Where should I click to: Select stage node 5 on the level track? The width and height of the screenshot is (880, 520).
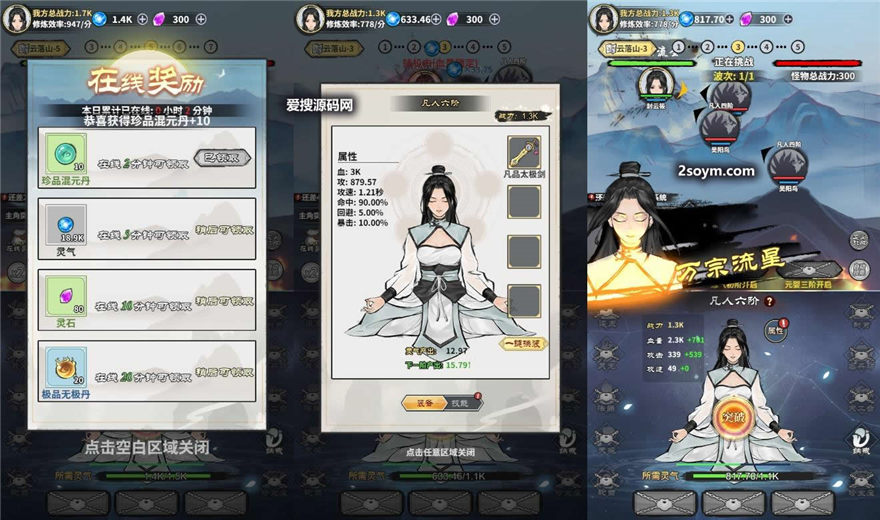[x=797, y=46]
